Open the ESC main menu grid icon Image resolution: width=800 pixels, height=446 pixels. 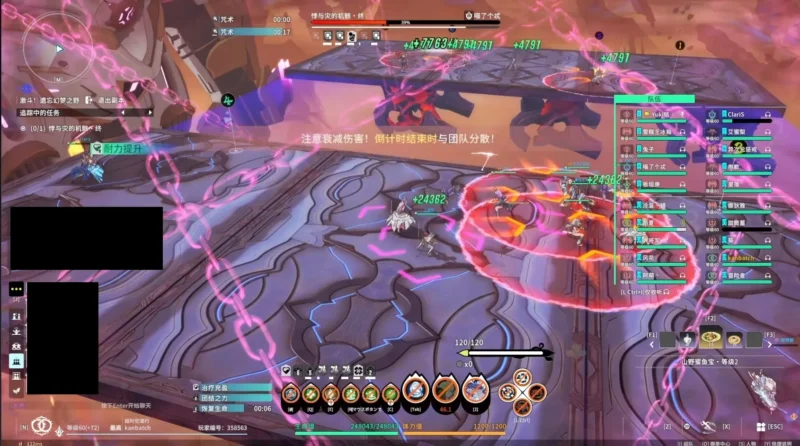tap(760, 426)
